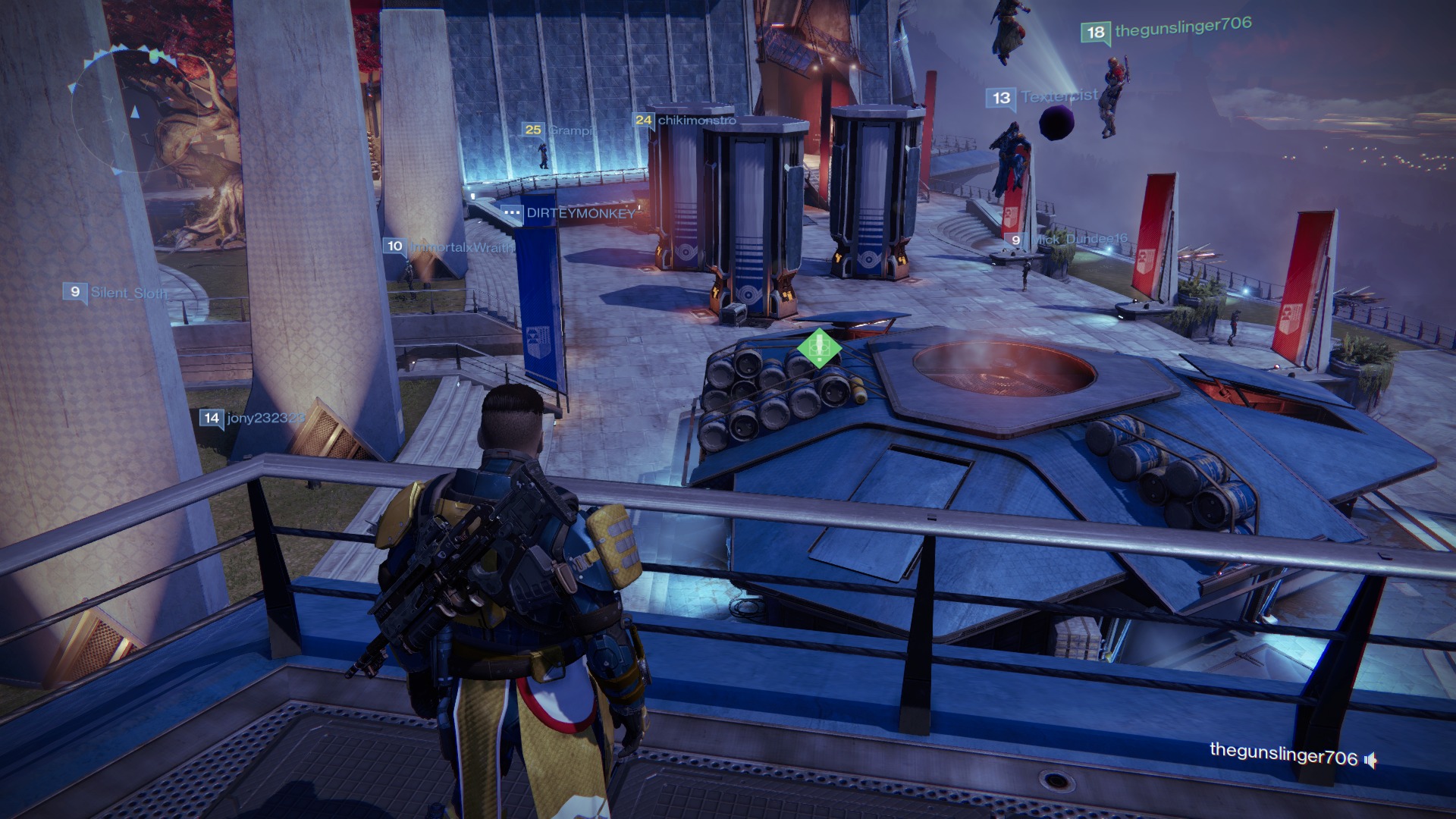The image size is (1456, 819).
Task: Choose the Silent_Sloth player nameplate
Action: pyautogui.click(x=115, y=292)
